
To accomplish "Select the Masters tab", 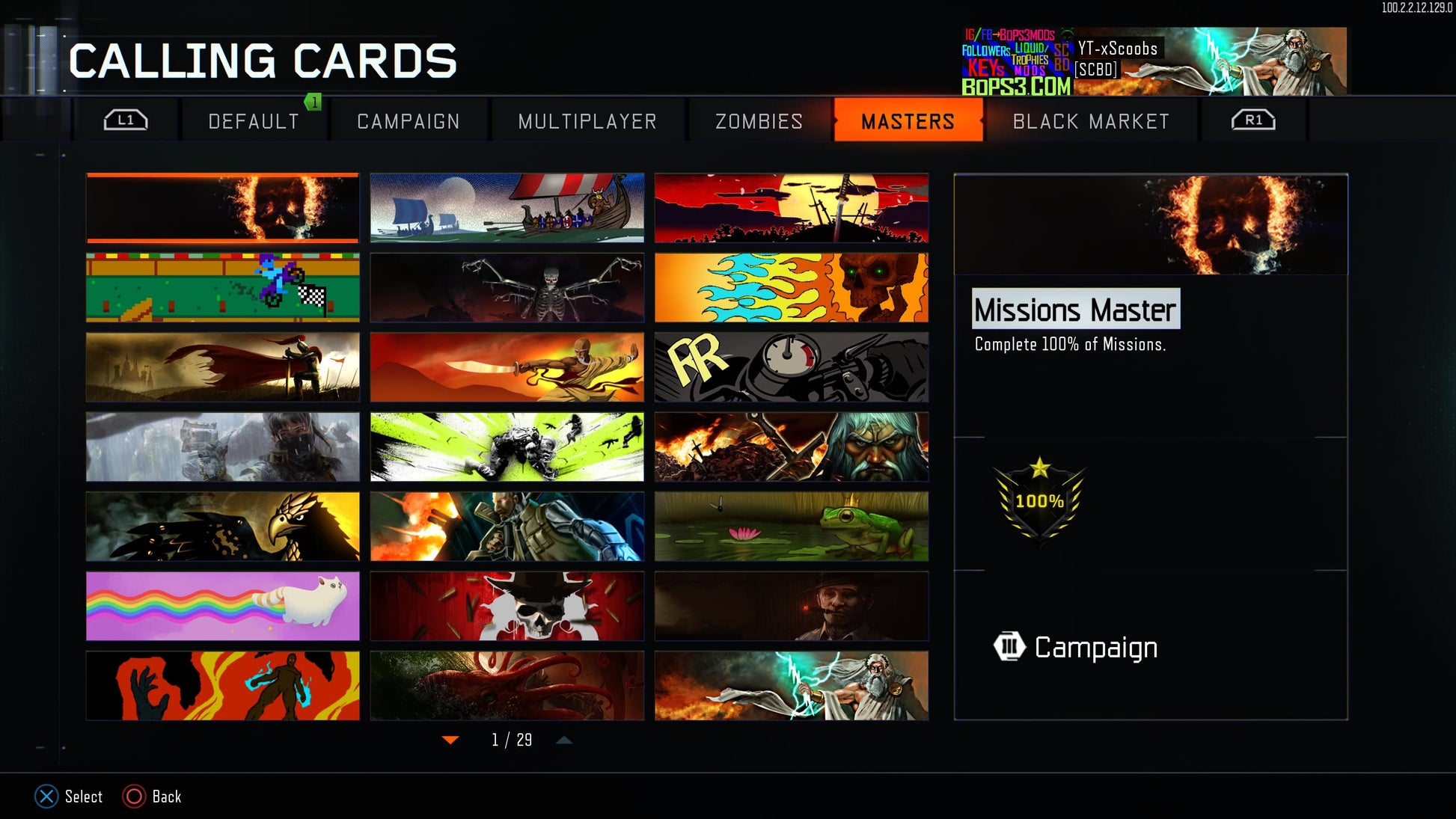I will [908, 121].
